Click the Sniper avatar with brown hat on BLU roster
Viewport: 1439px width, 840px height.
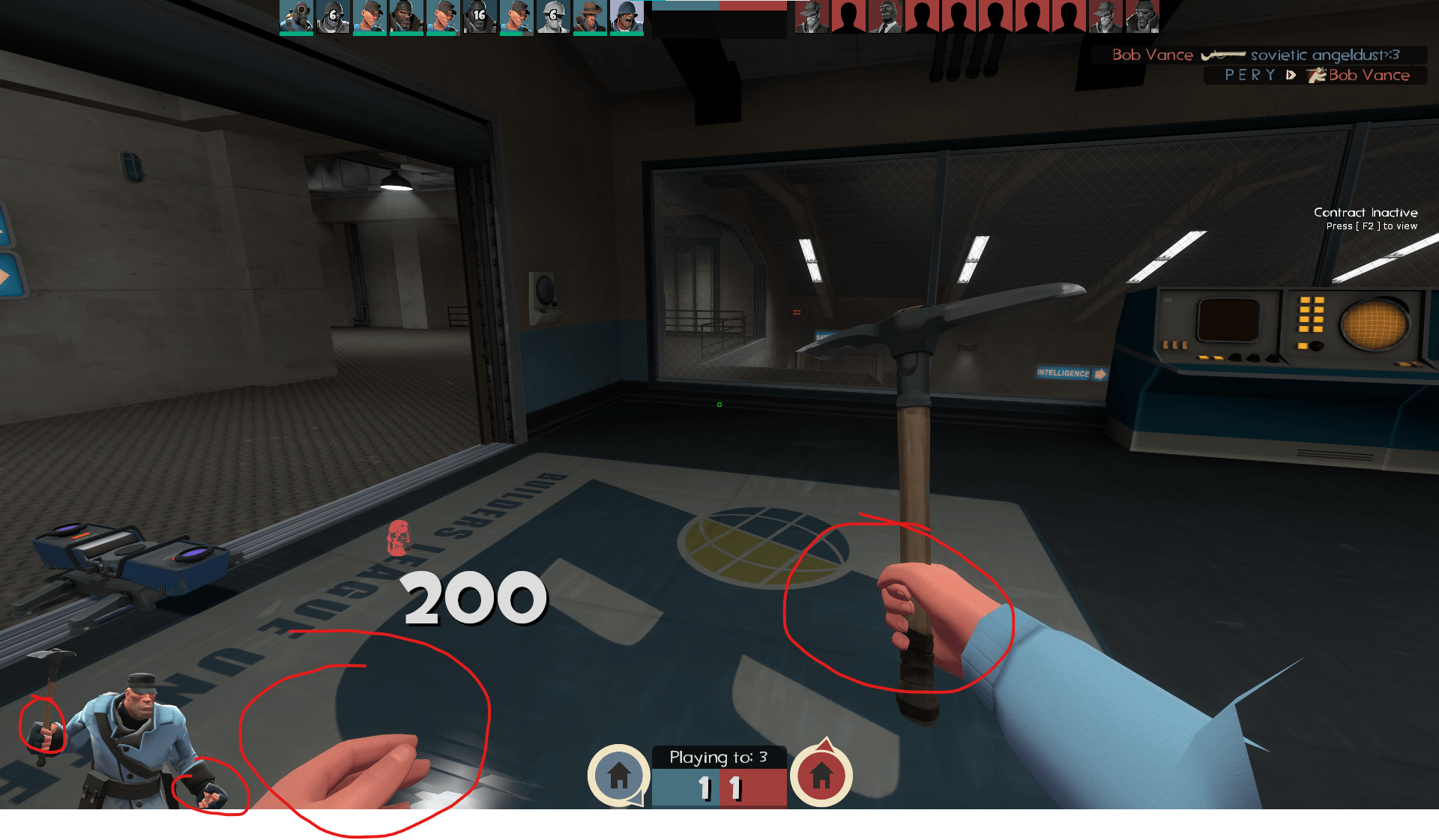[x=590, y=16]
